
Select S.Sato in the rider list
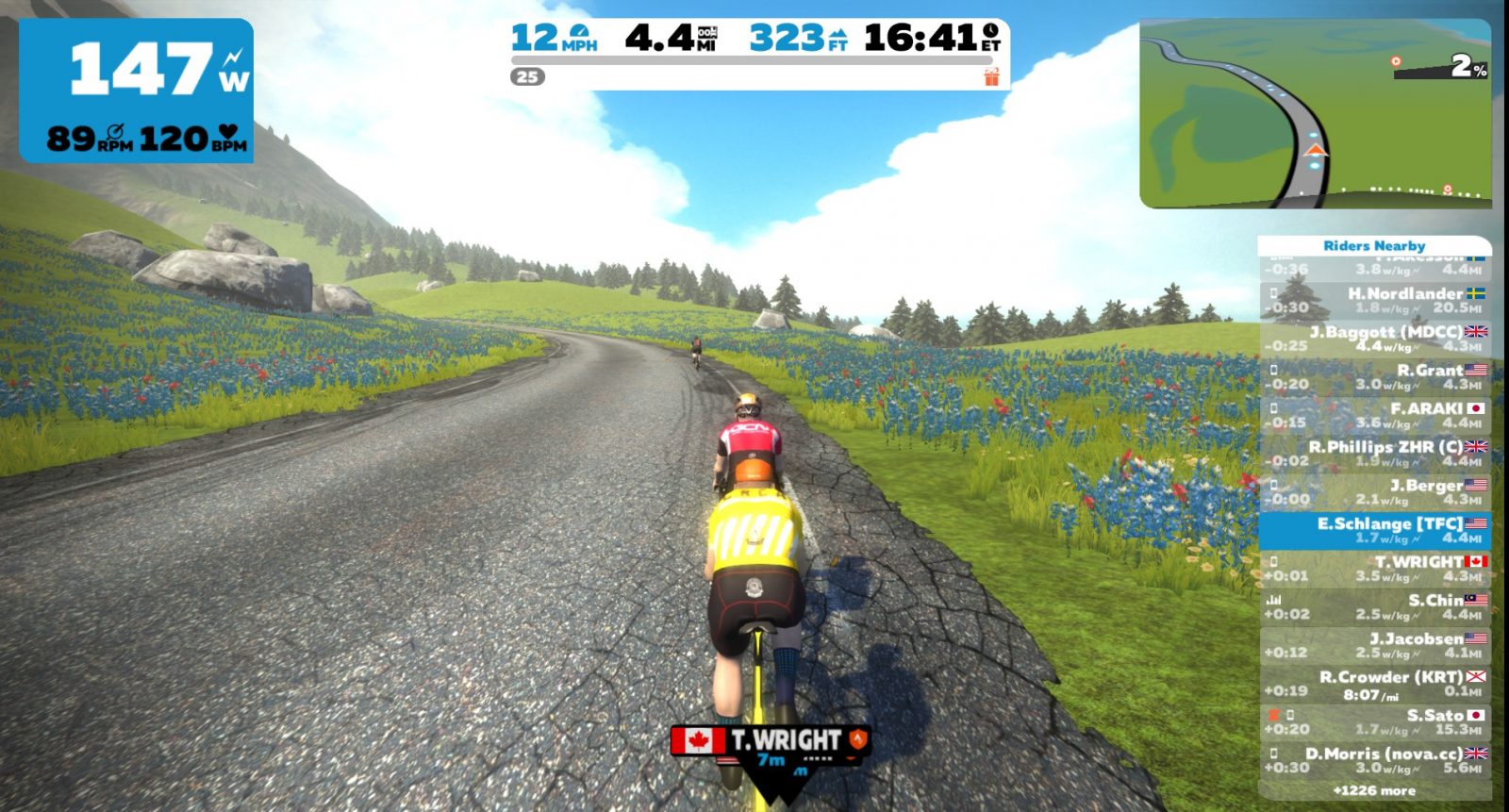tap(1375, 722)
